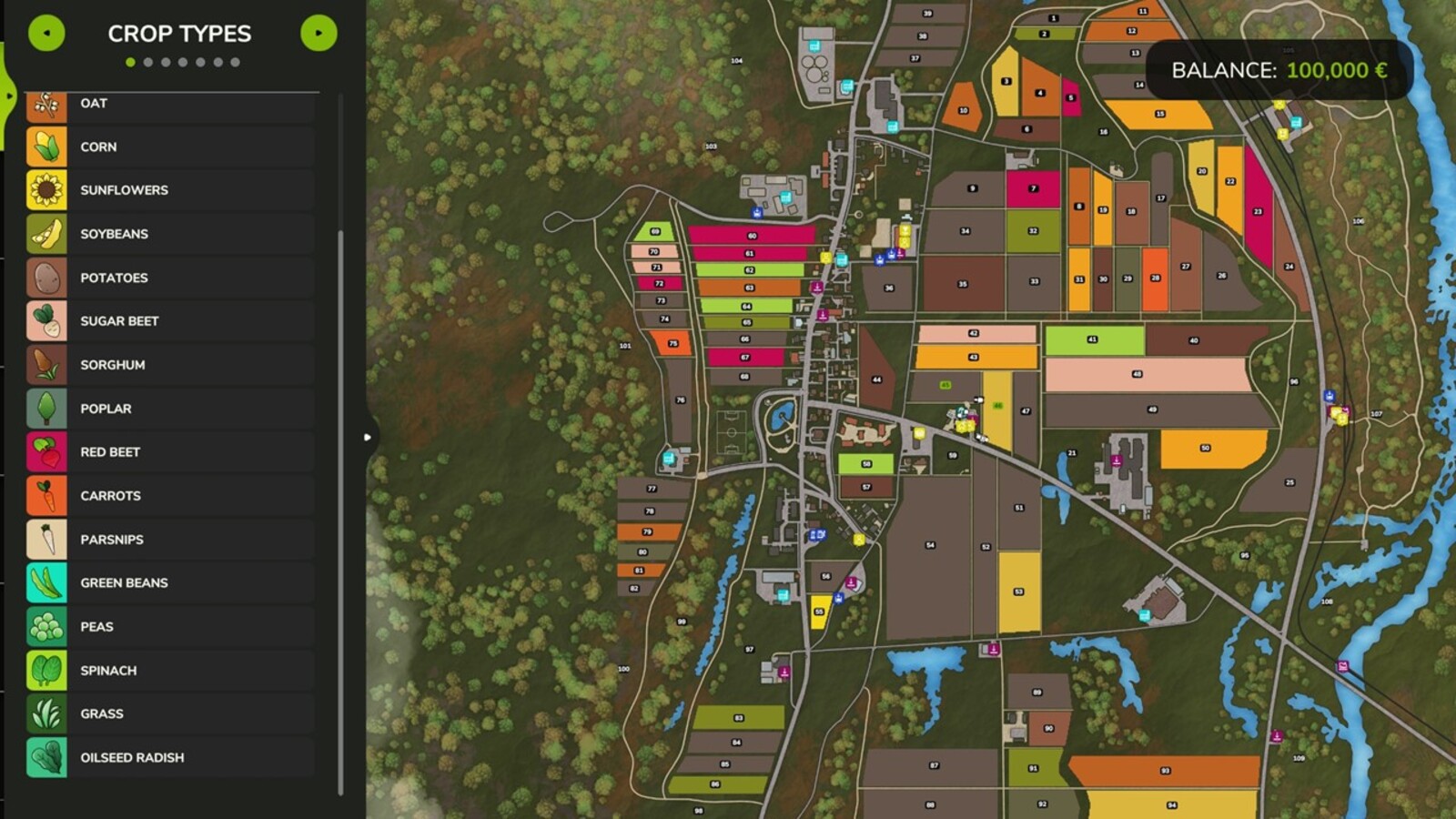The width and height of the screenshot is (1456, 819).
Task: Toggle the SOYBEANS crop overlay
Action: (x=46, y=233)
